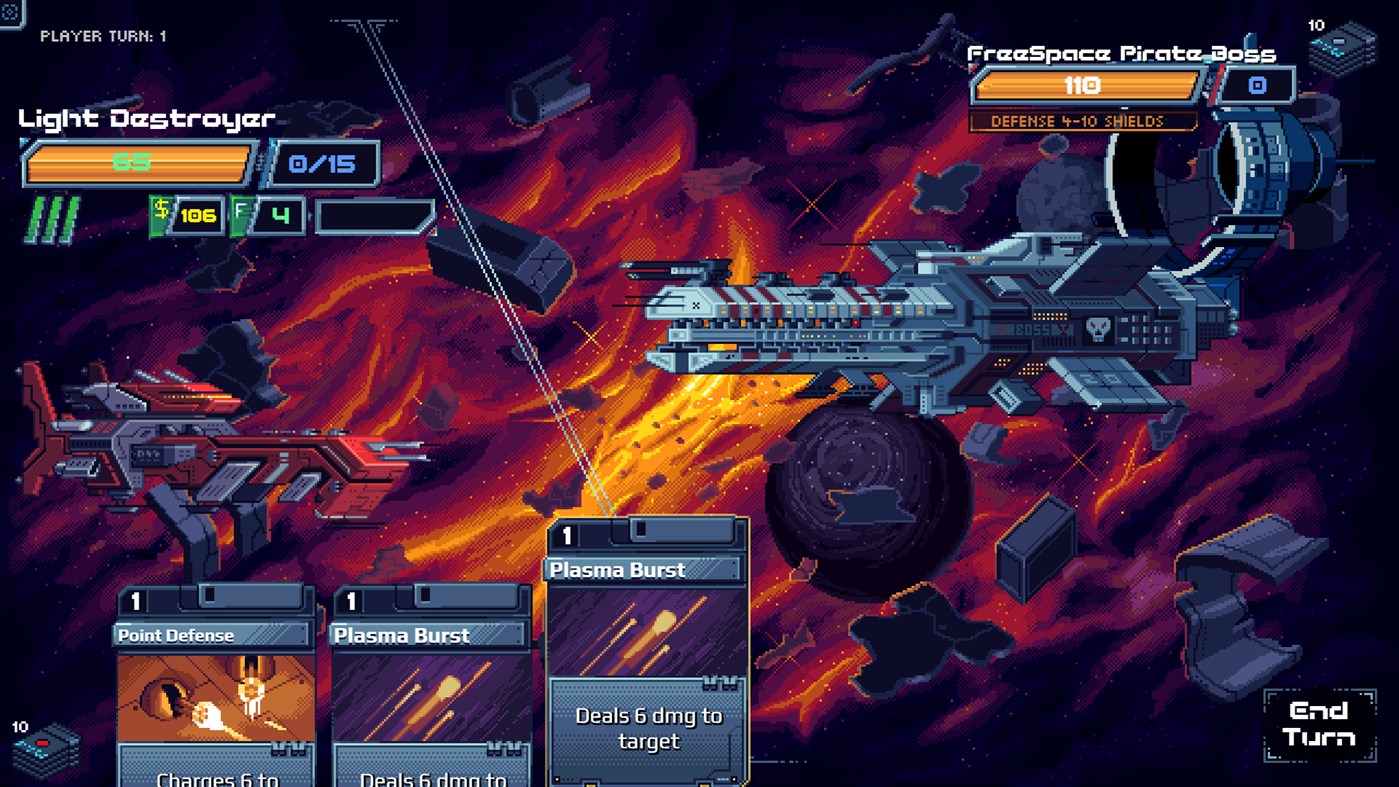Click the boss health bar showing 110
The height and width of the screenshot is (787, 1399).
(1083, 86)
